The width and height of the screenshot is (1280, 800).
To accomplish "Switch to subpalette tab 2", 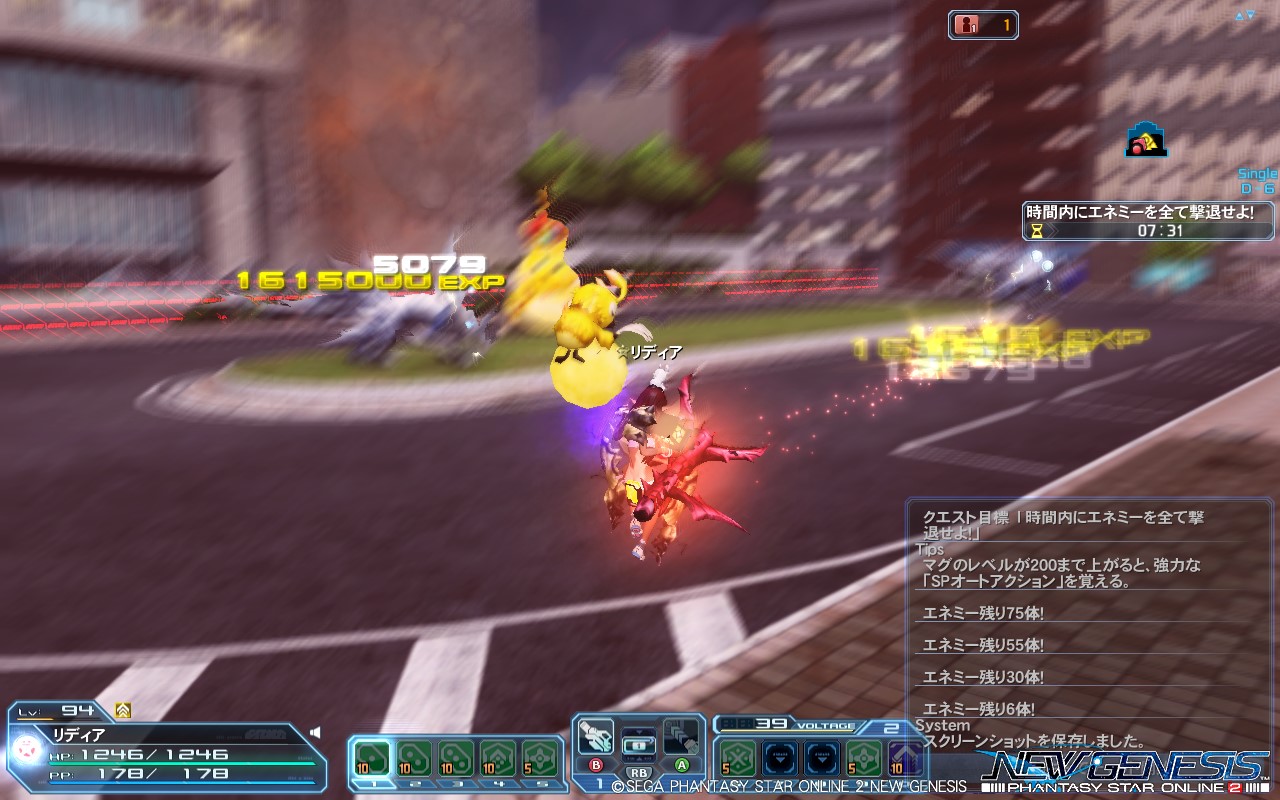I will pos(413,784).
